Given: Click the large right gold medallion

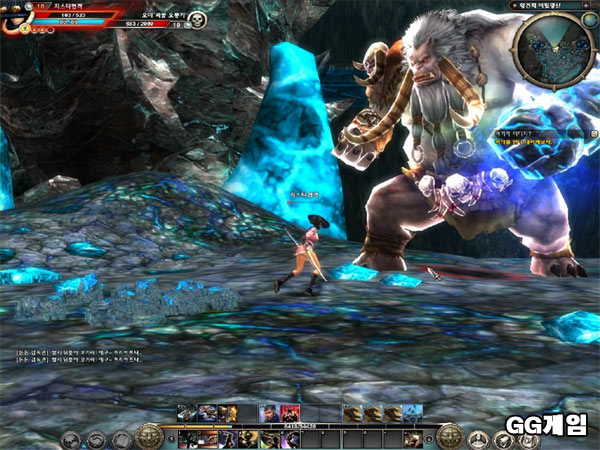Looking at the screenshot, I should point(450,436).
